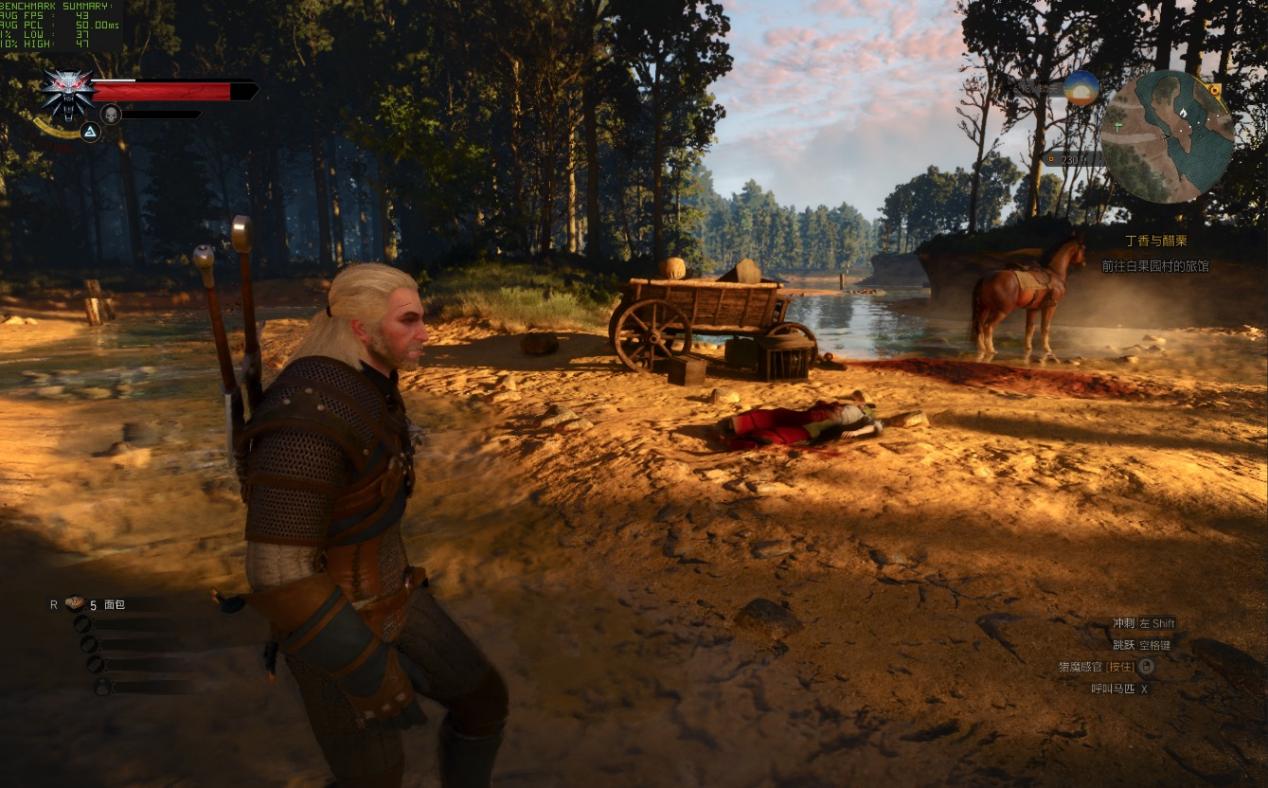Click the wolf head medallion

click(68, 93)
